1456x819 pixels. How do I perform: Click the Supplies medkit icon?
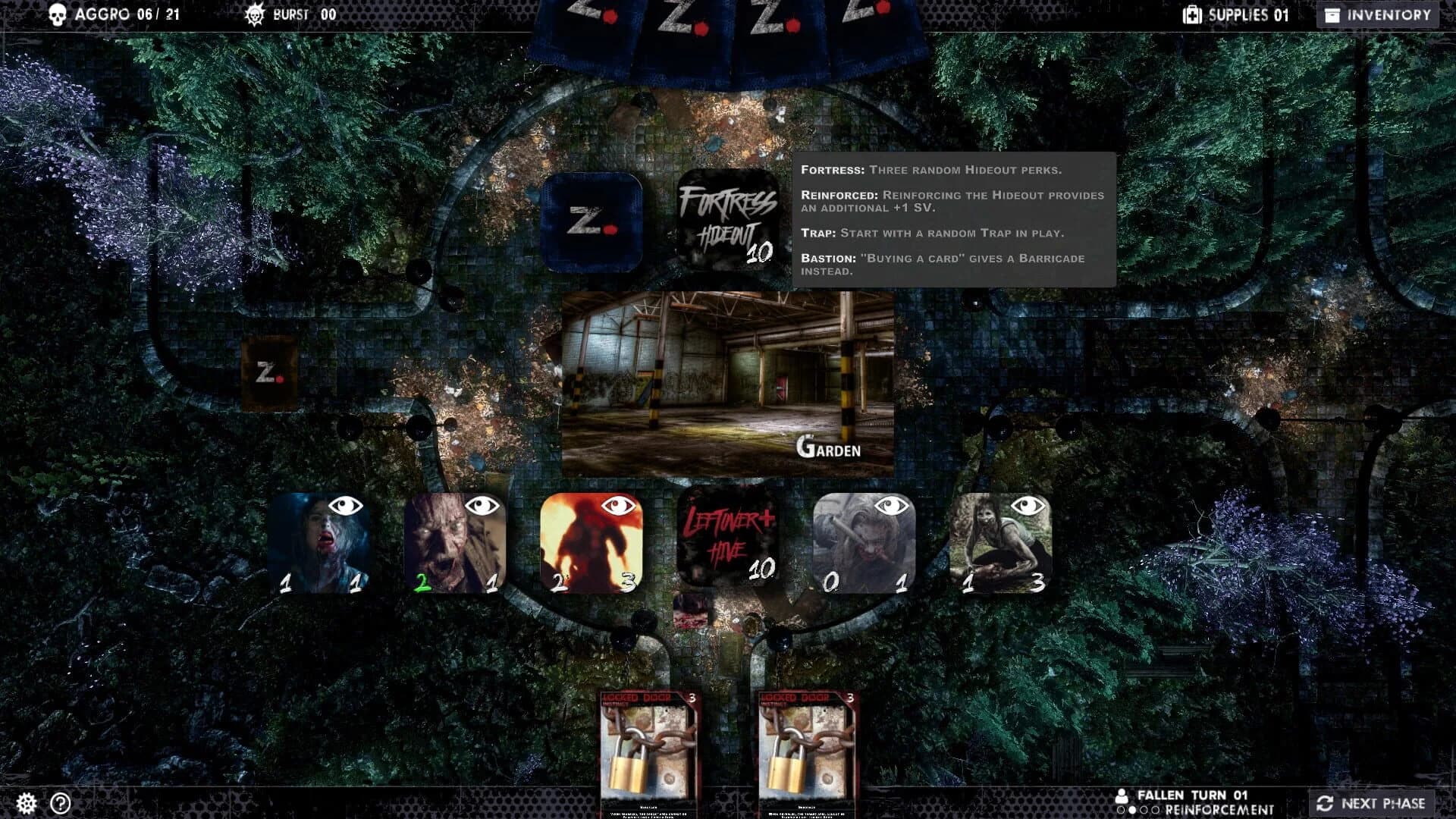1194,13
